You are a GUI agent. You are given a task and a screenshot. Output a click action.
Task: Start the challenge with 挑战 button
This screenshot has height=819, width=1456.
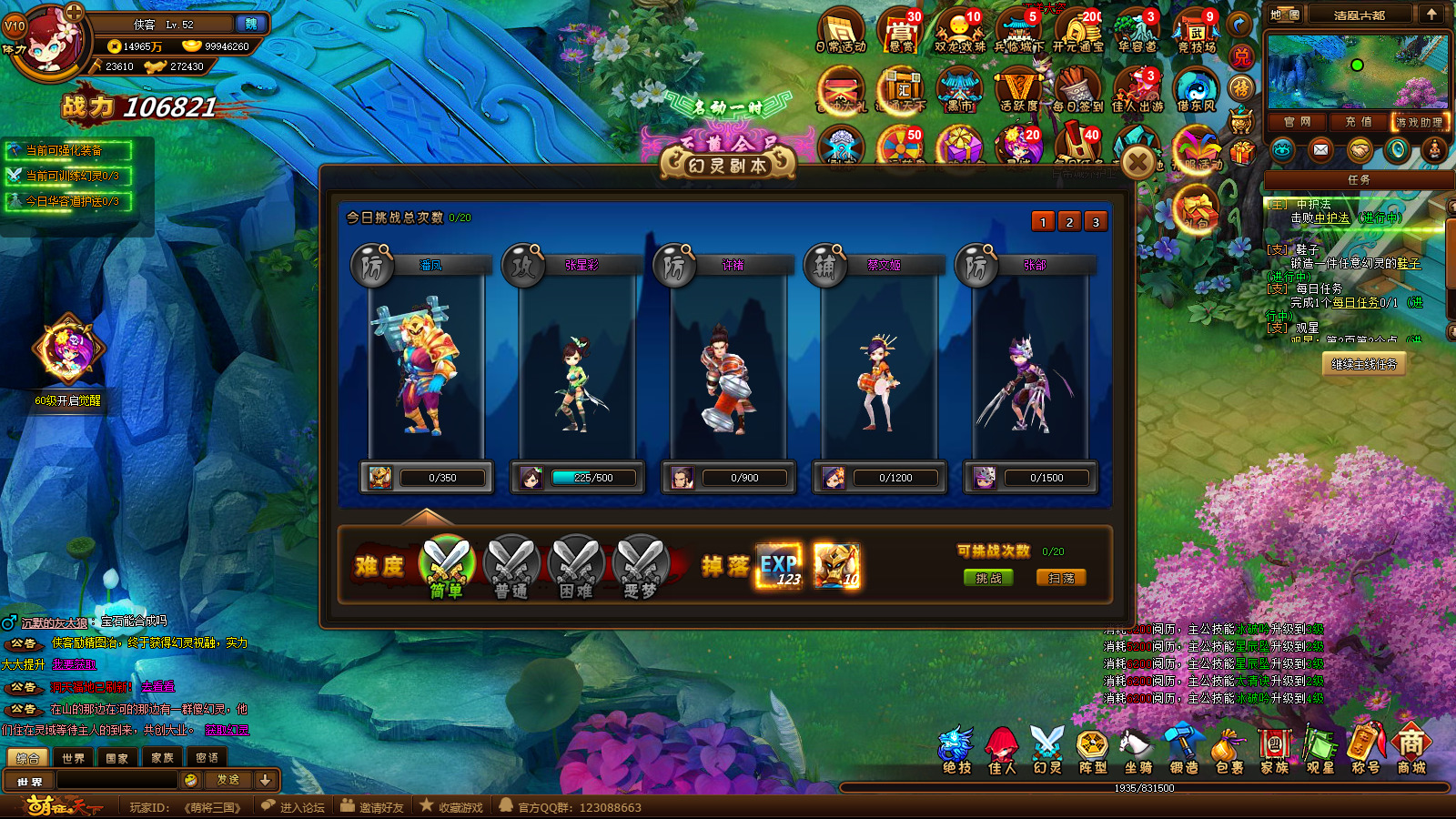pos(988,578)
